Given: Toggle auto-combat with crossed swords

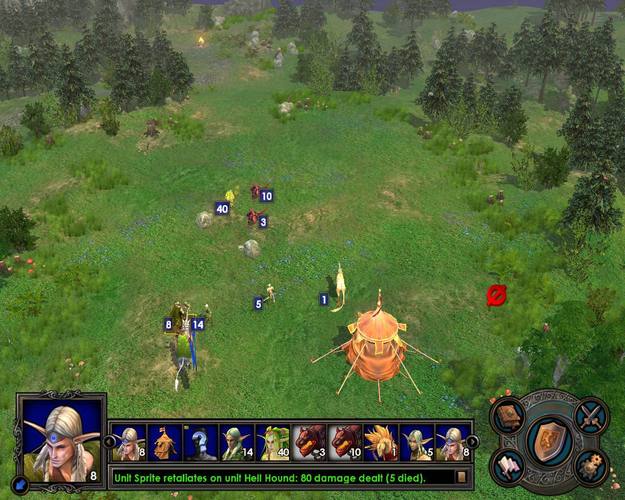Looking at the screenshot, I should [590, 413].
